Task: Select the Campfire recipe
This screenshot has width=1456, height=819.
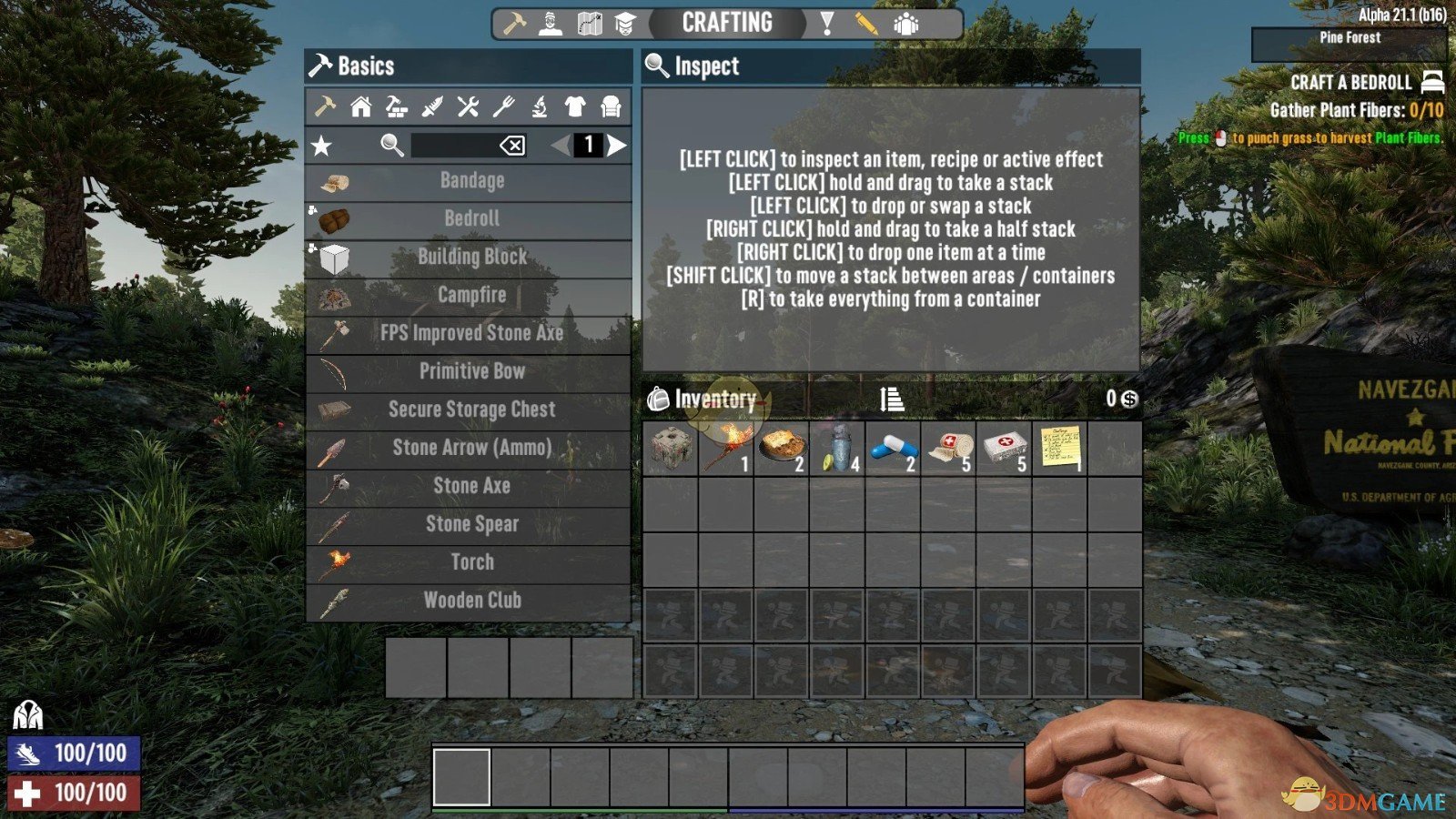Action: (470, 295)
